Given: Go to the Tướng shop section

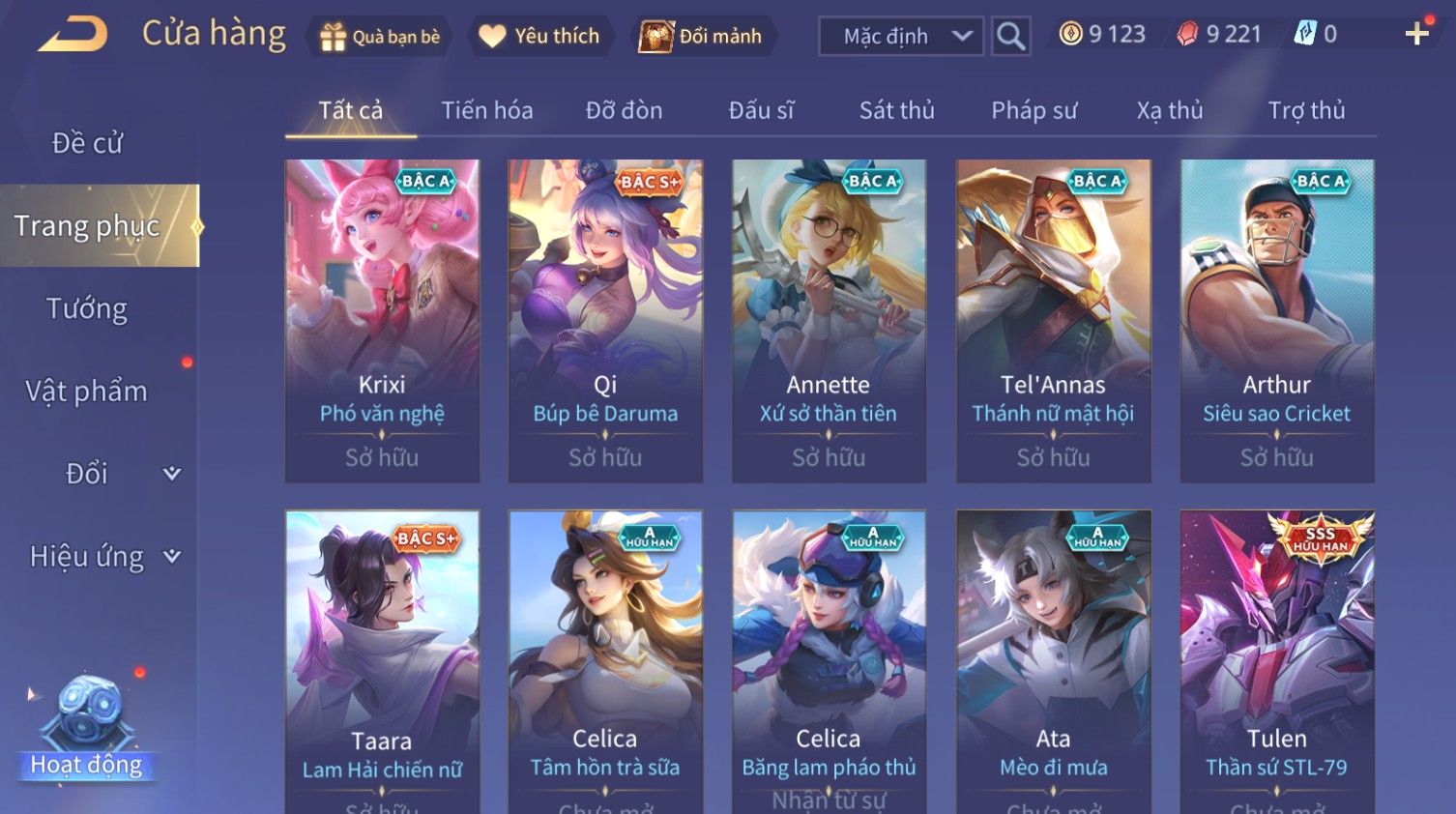Looking at the screenshot, I should pyautogui.click(x=87, y=308).
